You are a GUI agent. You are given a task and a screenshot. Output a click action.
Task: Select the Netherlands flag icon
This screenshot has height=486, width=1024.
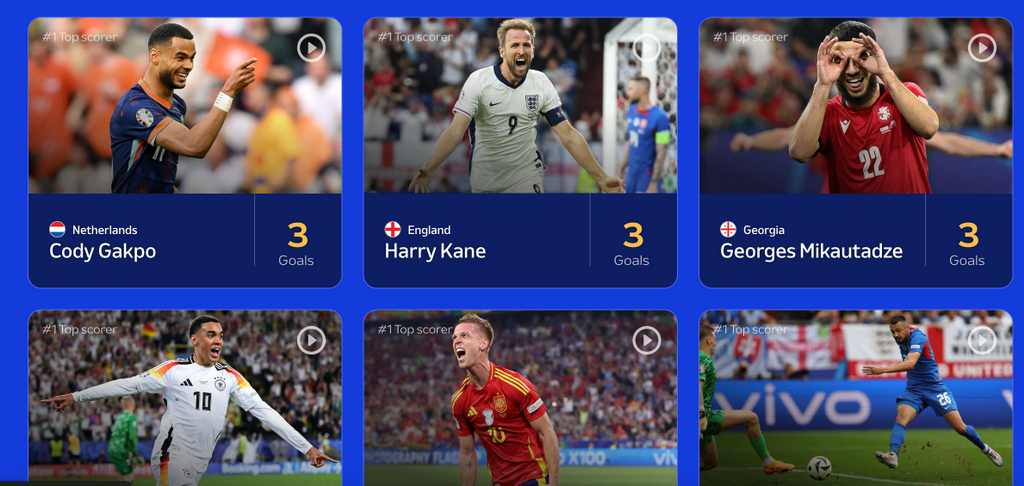[x=58, y=230]
